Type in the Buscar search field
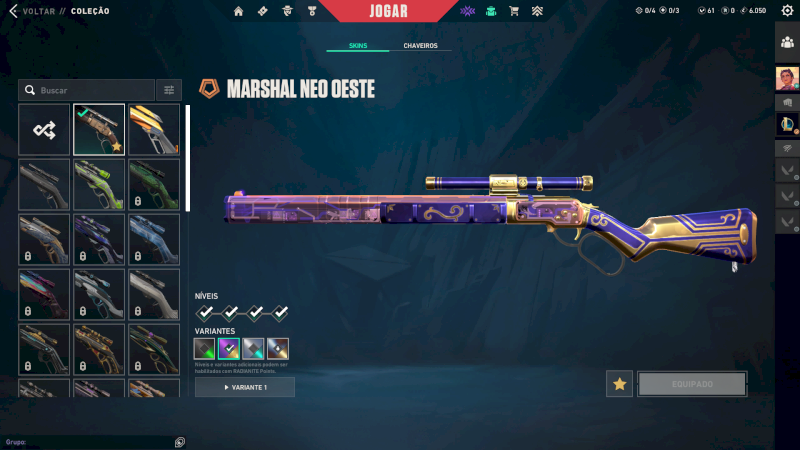Image resolution: width=800 pixels, height=450 pixels. [x=92, y=90]
